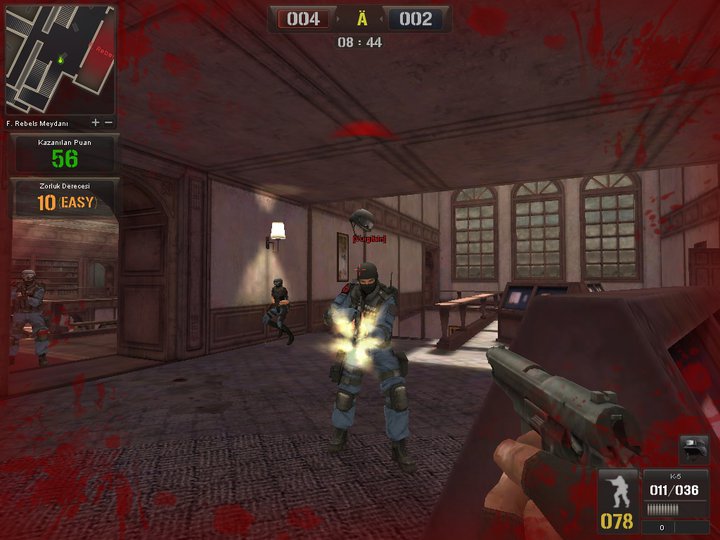Select the helmet equipment icon
720x540 pixels.
click(693, 449)
